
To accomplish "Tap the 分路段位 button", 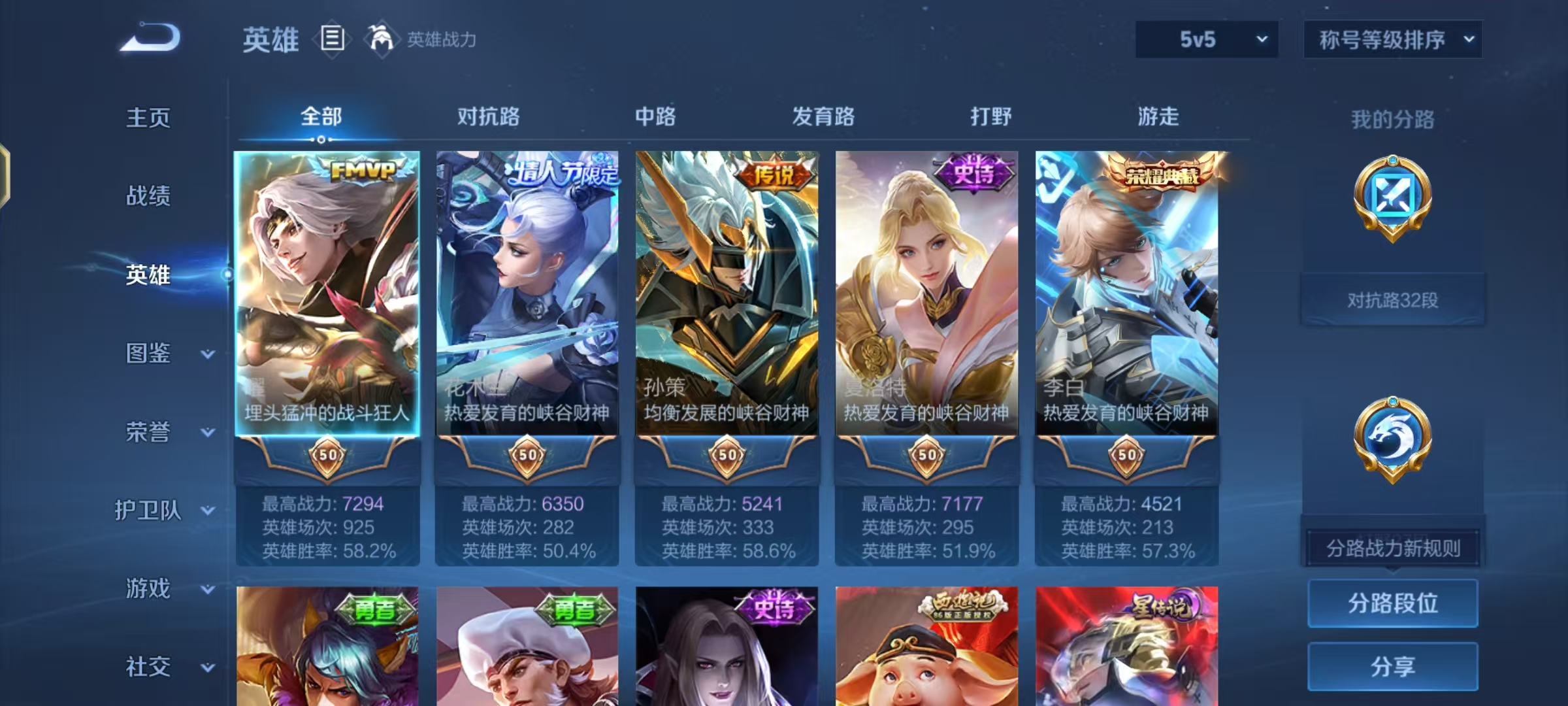I will tap(1392, 604).
